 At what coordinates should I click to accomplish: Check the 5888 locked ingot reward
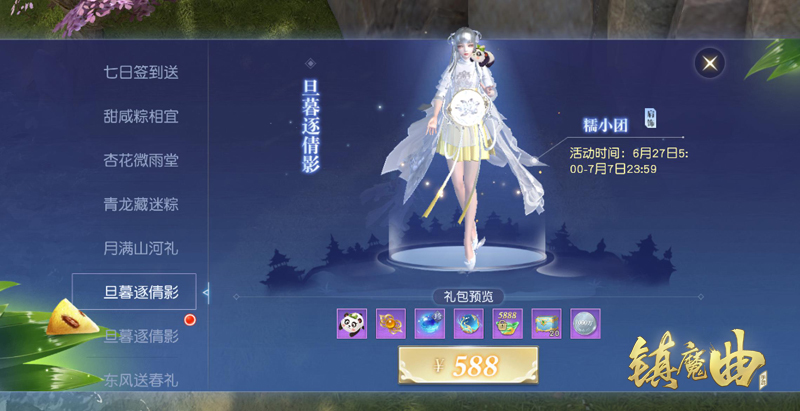coord(508,323)
